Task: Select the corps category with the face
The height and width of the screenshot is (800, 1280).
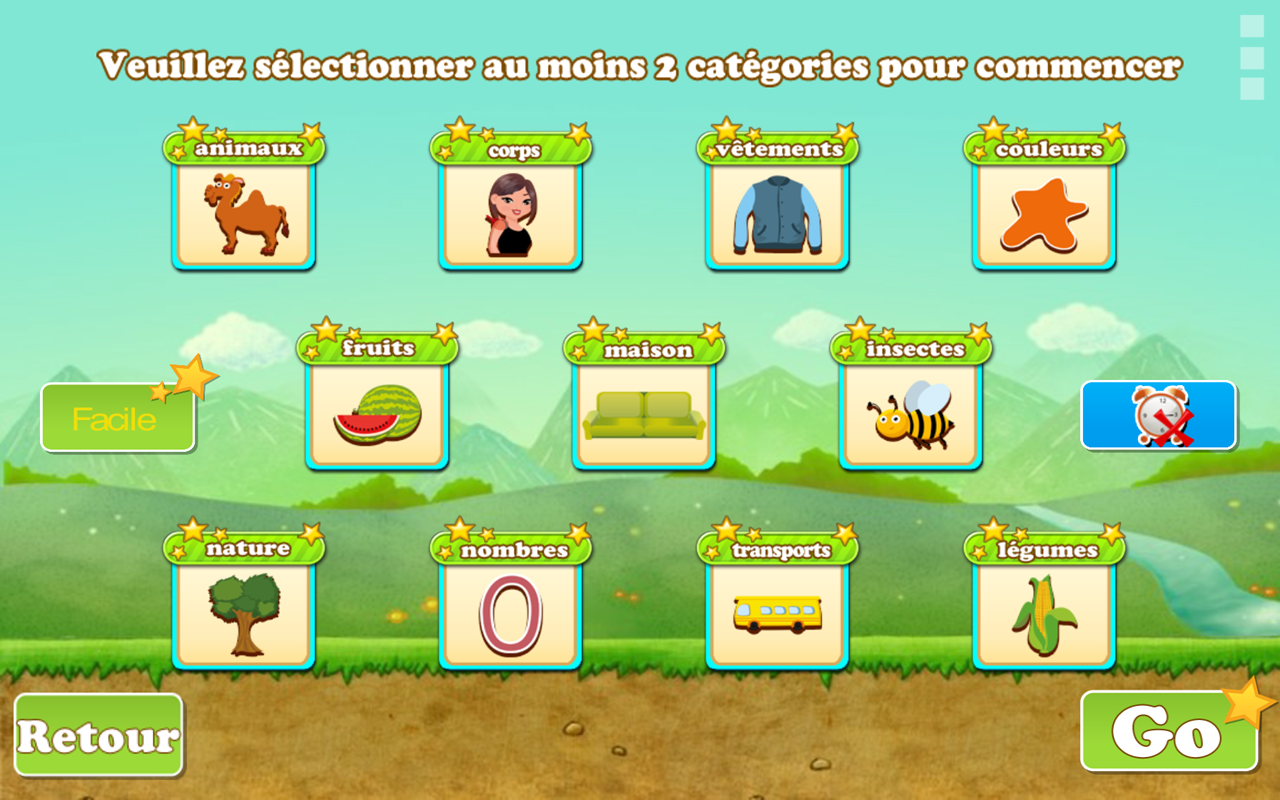Action: coord(510,213)
